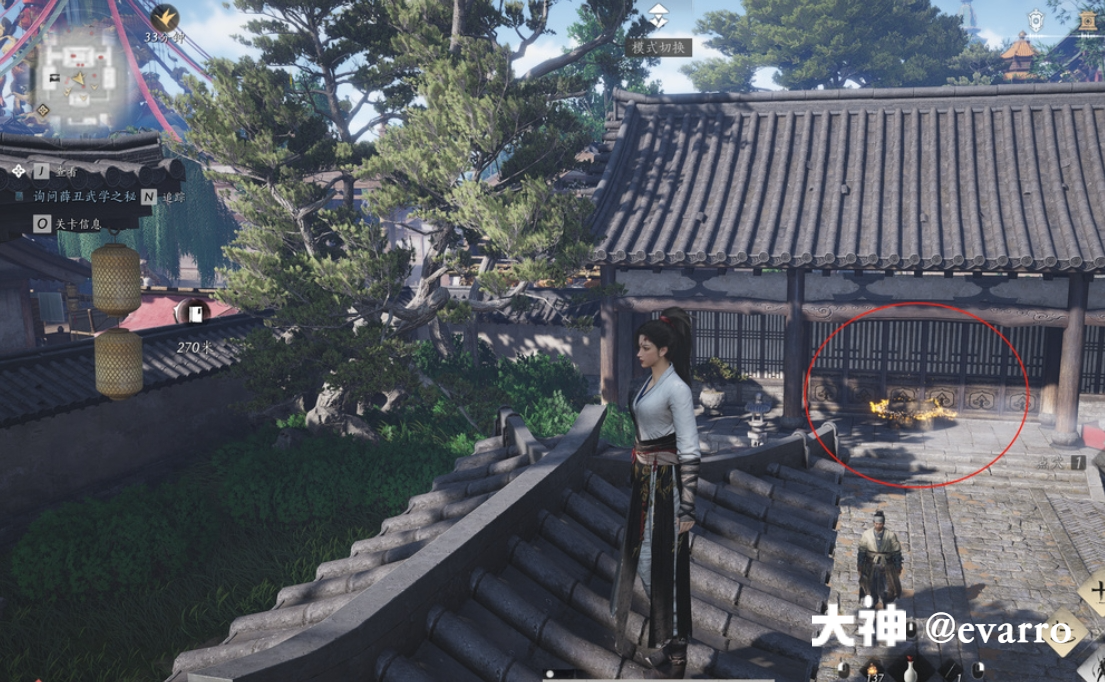Open the minimap

coord(82,85)
